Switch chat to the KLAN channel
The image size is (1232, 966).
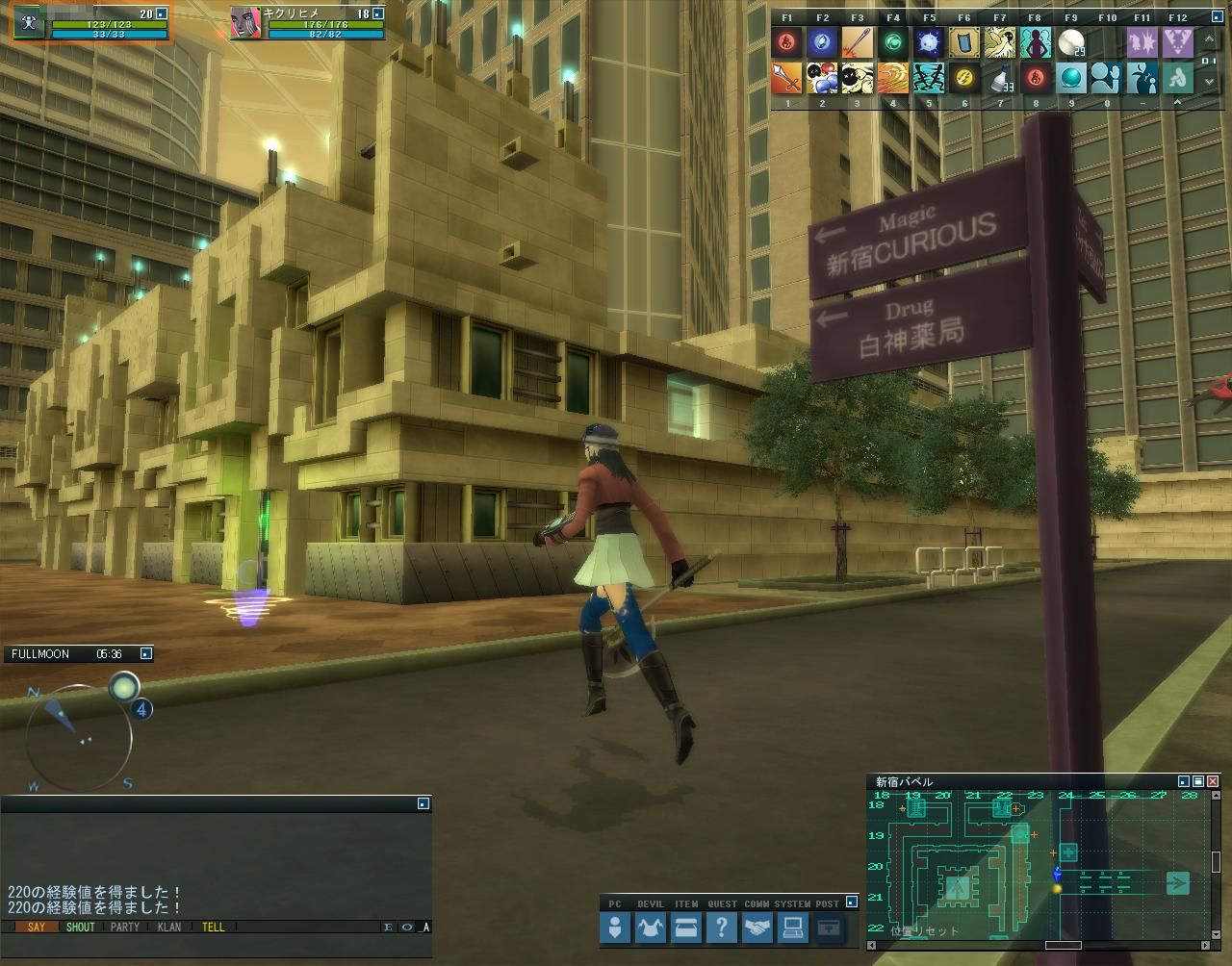tap(169, 928)
